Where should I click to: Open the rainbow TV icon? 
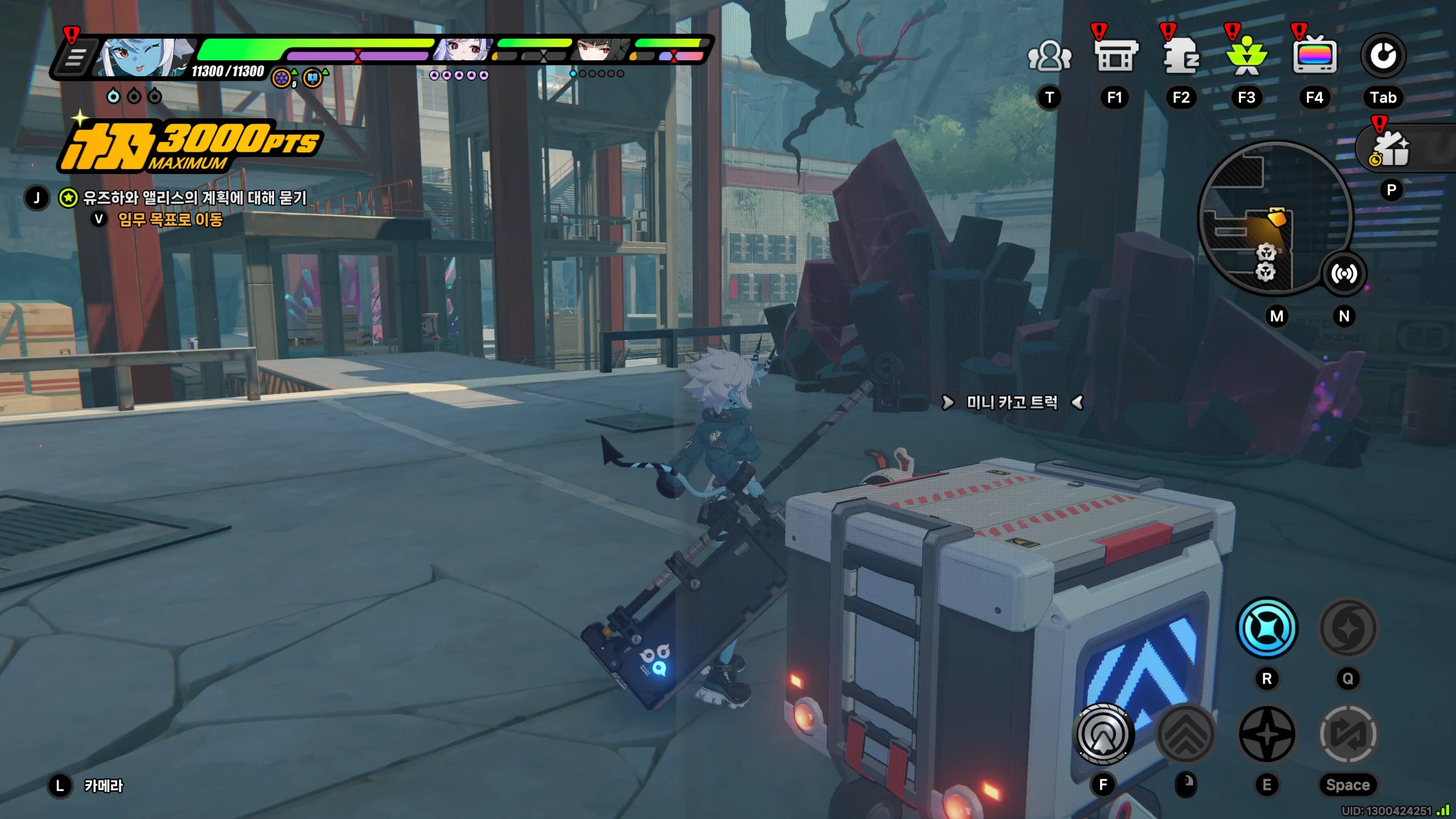(x=1314, y=56)
